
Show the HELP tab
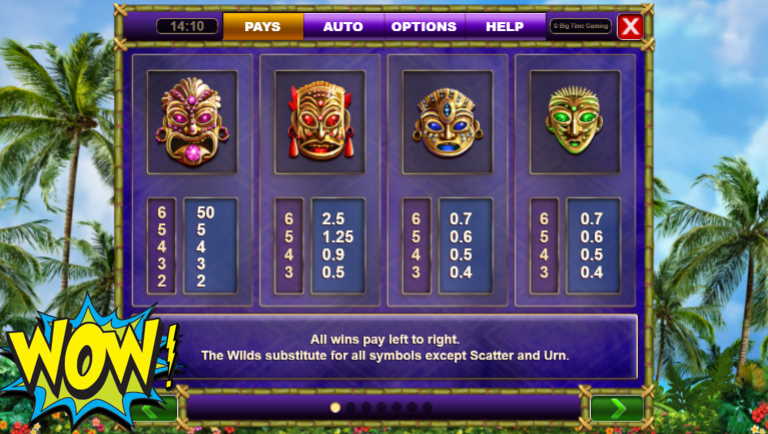coord(504,26)
